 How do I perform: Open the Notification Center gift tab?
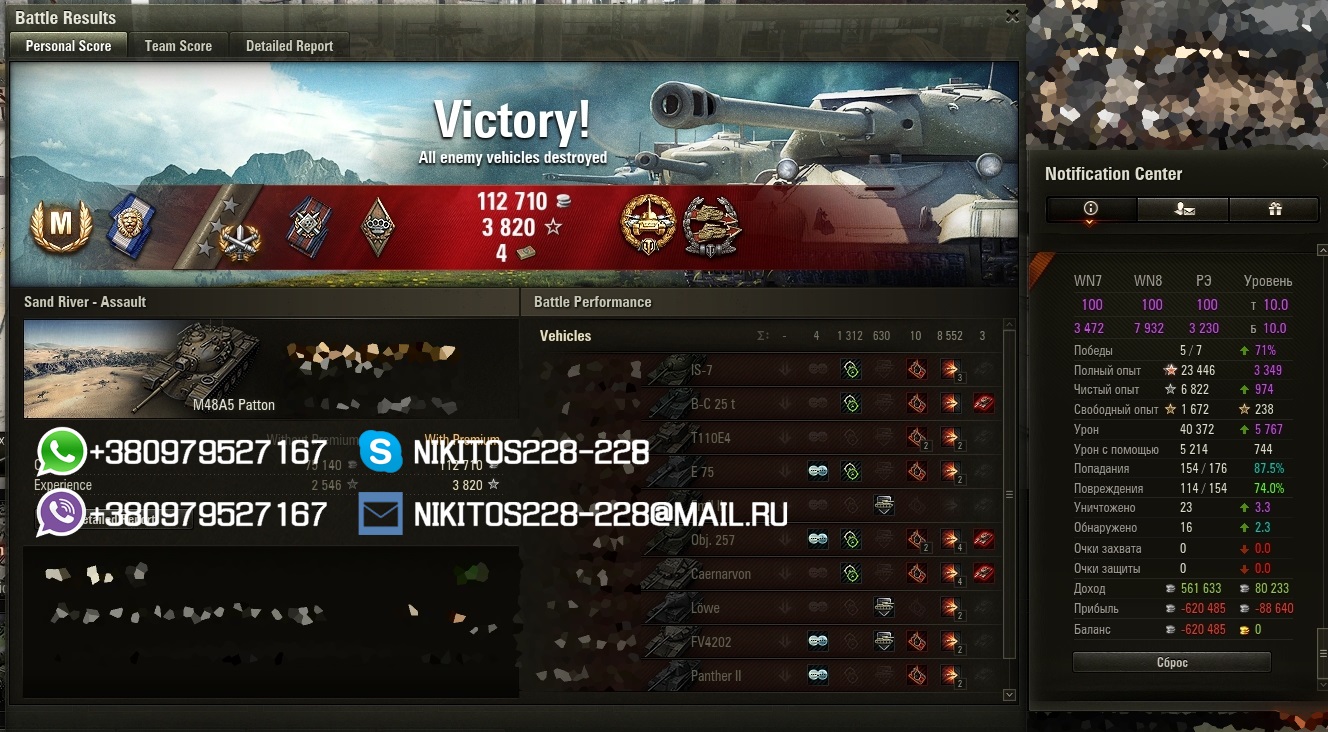click(x=1274, y=209)
